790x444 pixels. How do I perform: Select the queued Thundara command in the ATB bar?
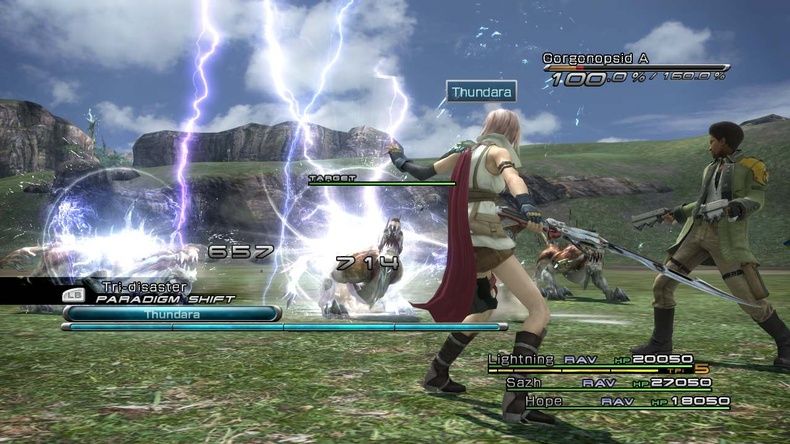[171, 313]
